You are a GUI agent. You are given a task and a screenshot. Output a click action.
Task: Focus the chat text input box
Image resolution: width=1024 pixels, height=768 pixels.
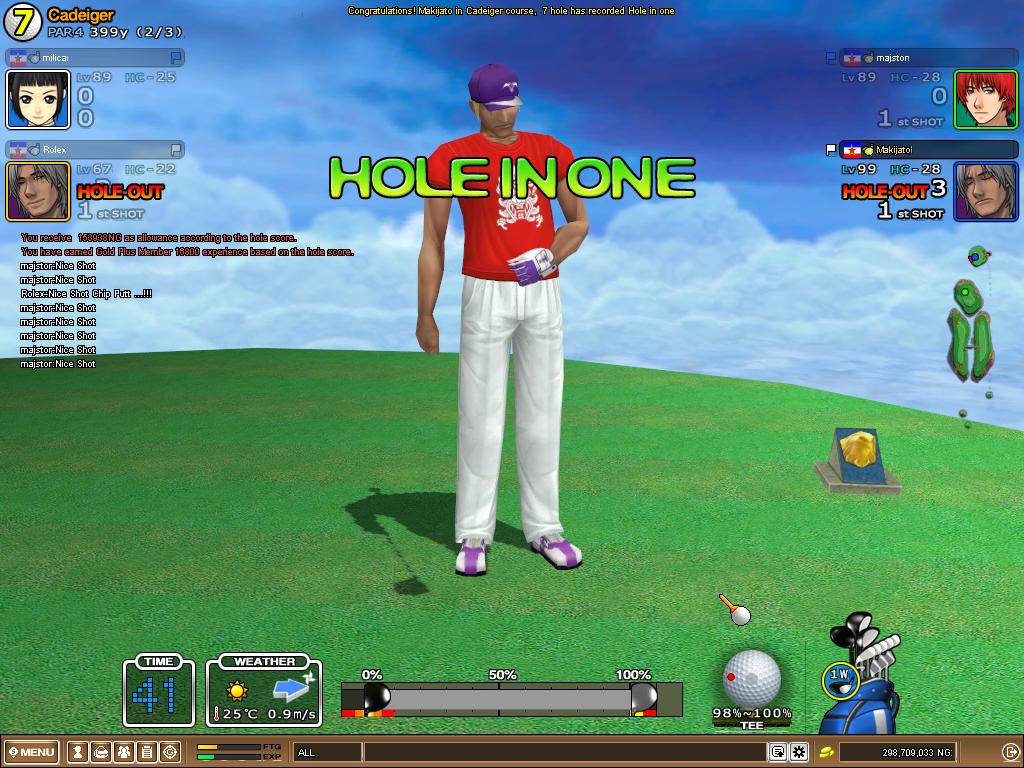point(565,752)
